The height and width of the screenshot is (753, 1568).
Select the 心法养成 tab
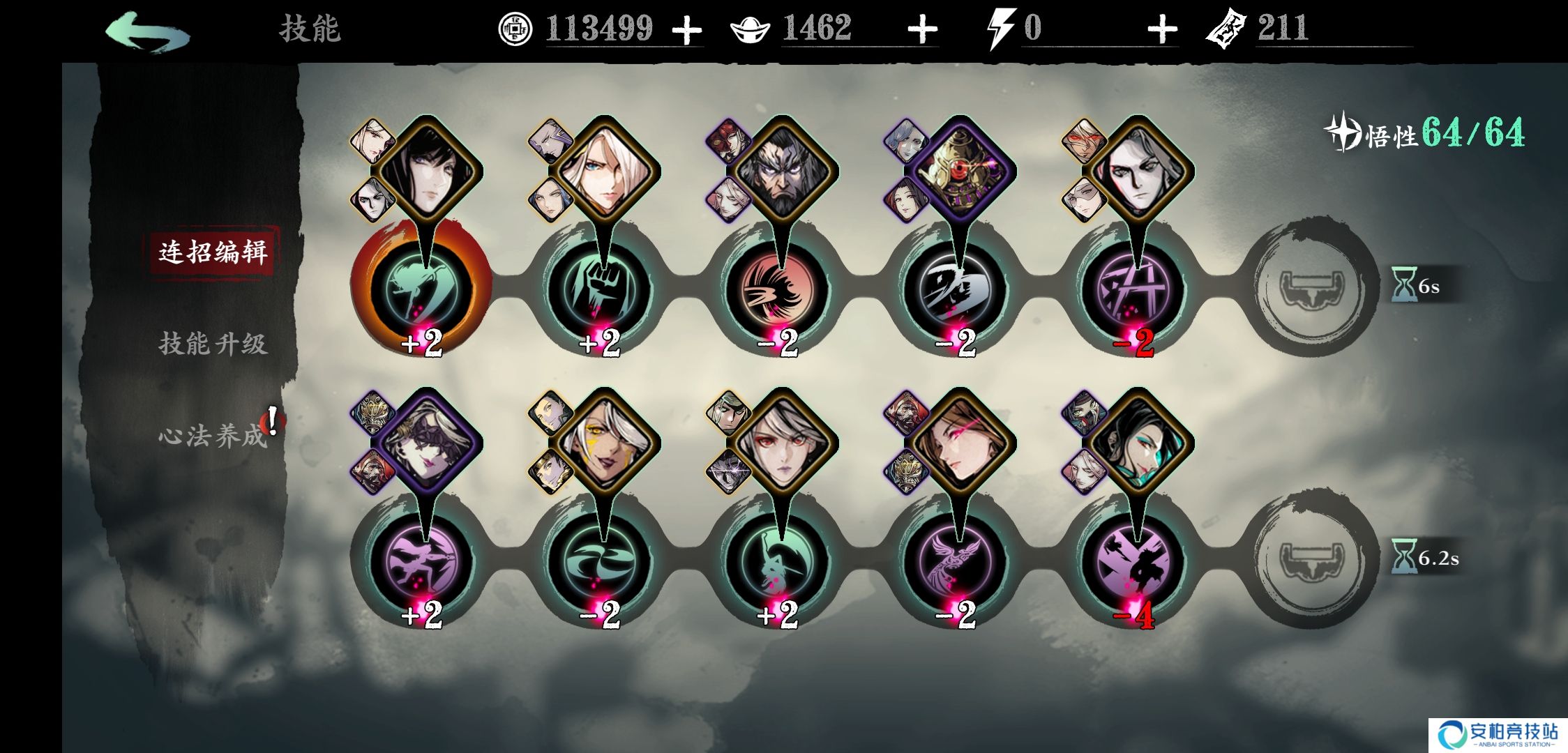click(x=212, y=436)
